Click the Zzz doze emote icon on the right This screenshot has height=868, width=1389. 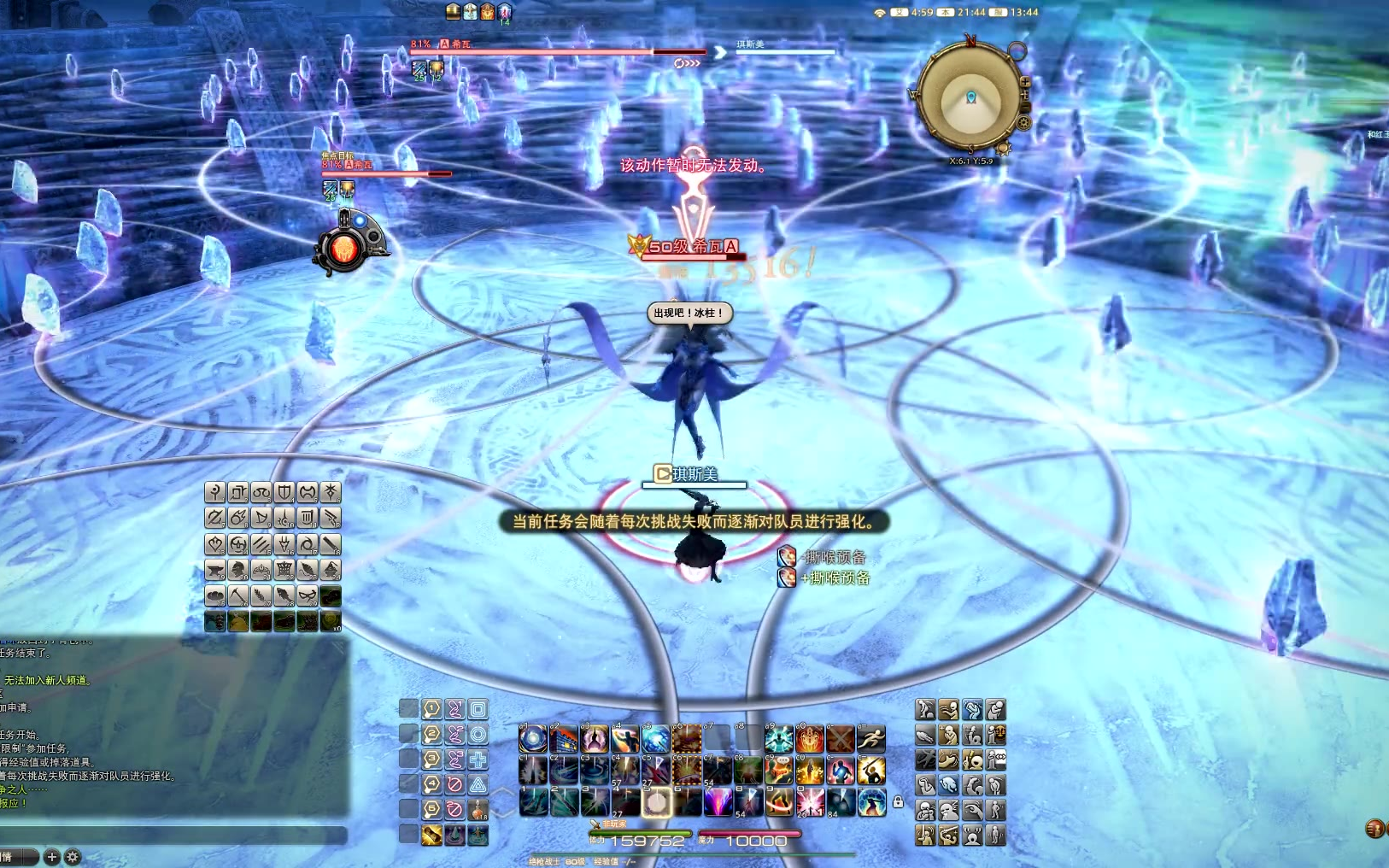(x=949, y=808)
